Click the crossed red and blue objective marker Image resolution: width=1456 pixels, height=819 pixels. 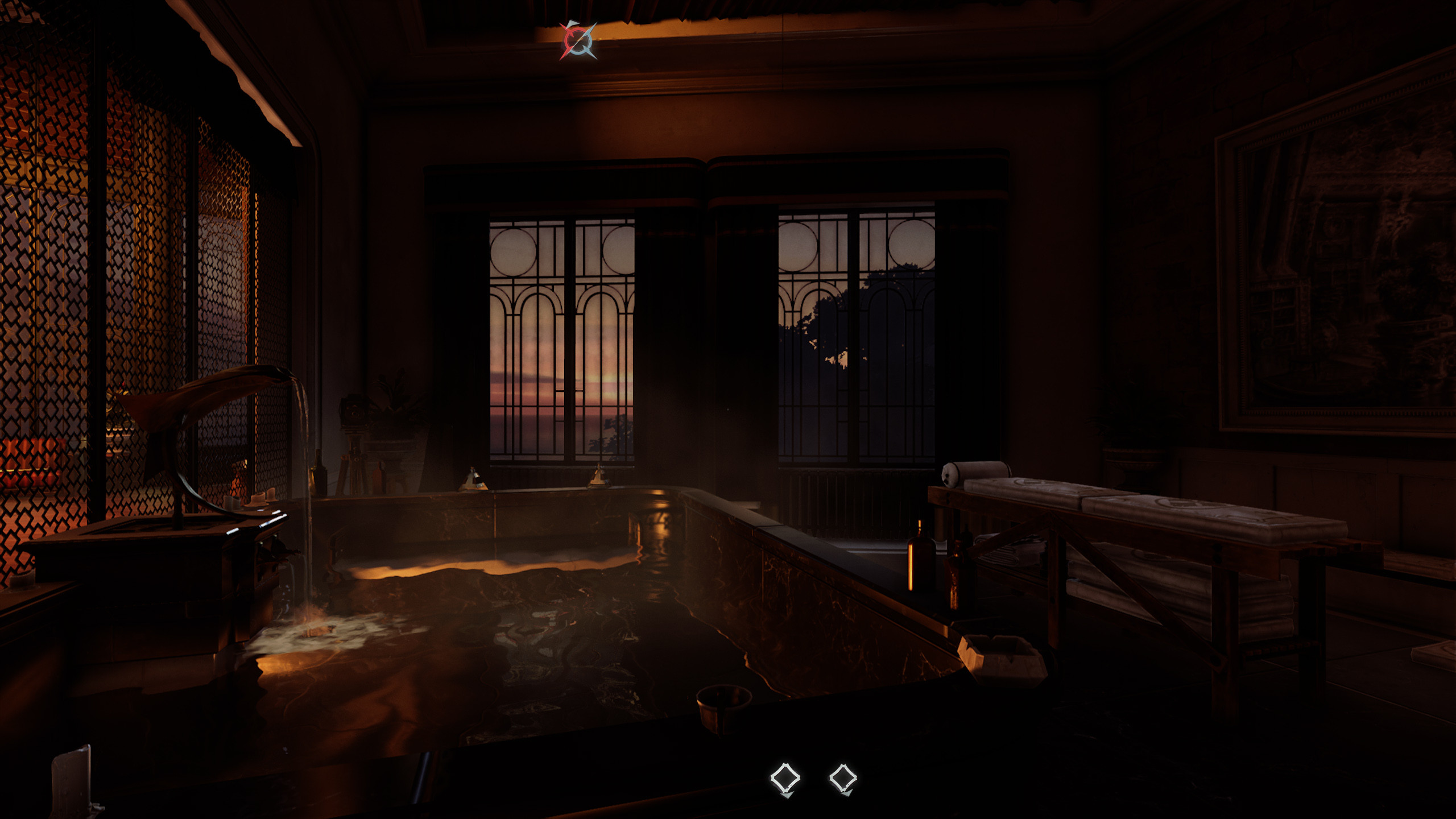tap(578, 40)
